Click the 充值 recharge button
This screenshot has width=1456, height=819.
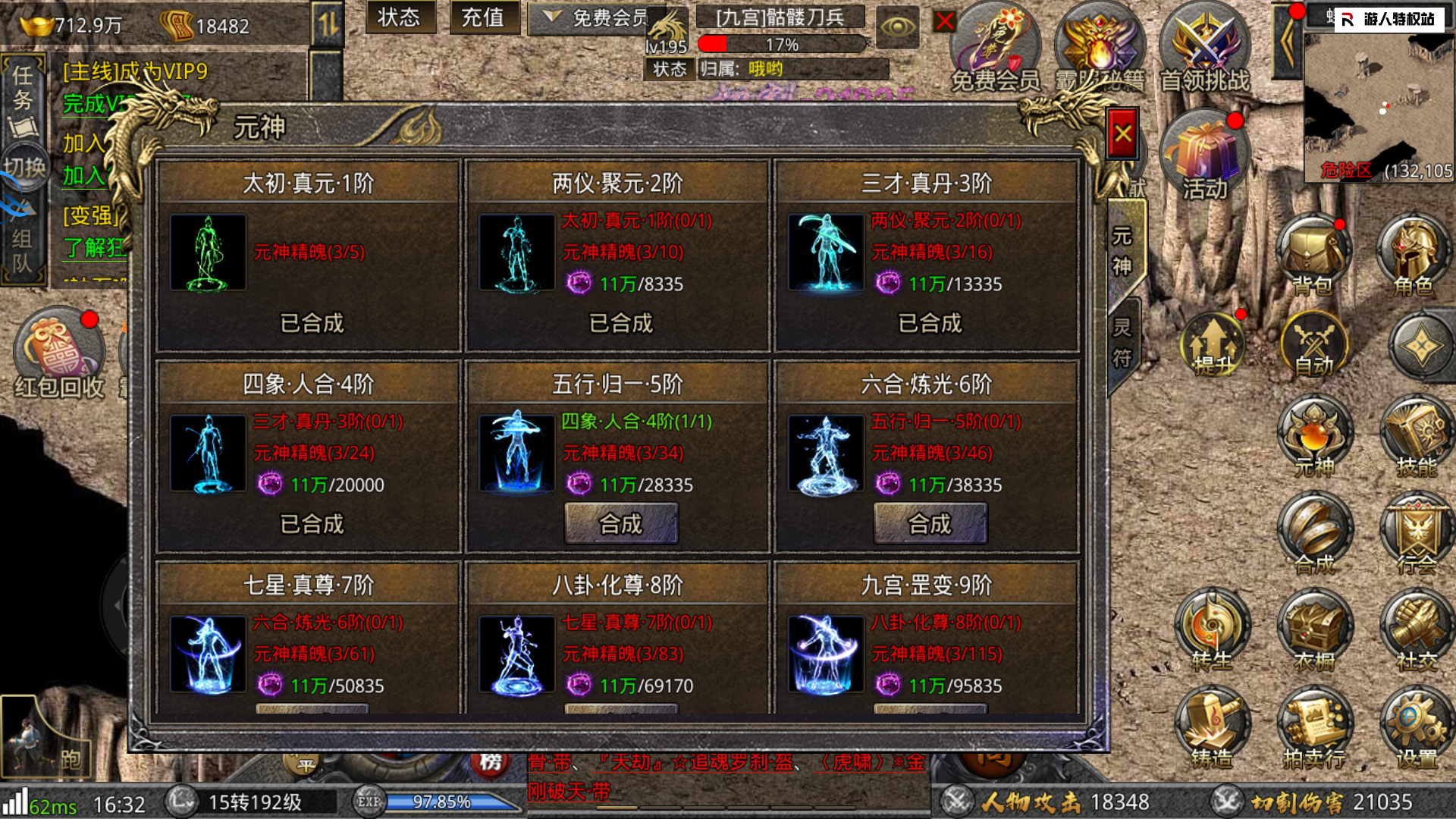click(483, 17)
